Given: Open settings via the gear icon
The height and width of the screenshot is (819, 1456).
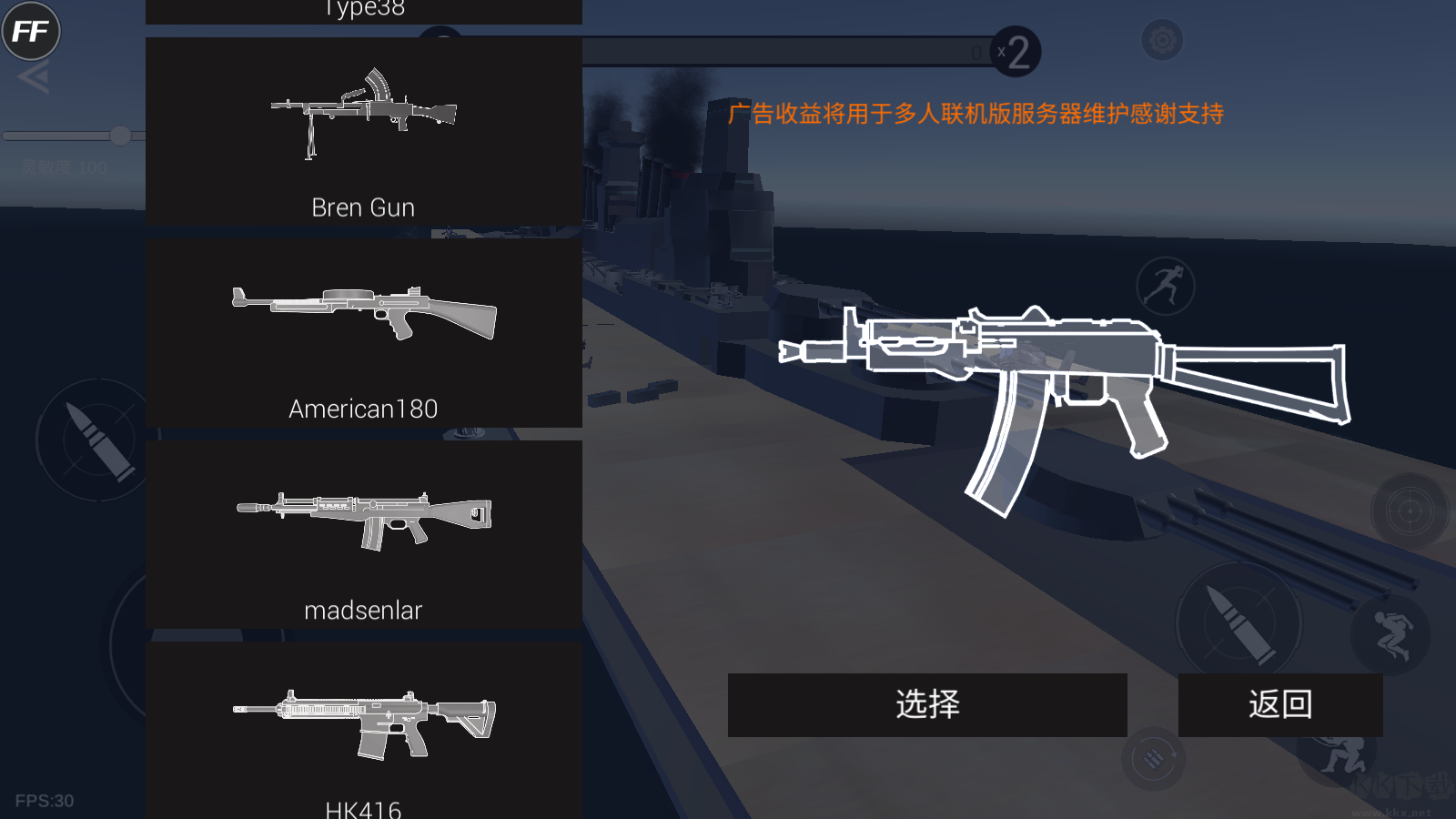Looking at the screenshot, I should click(x=1162, y=40).
